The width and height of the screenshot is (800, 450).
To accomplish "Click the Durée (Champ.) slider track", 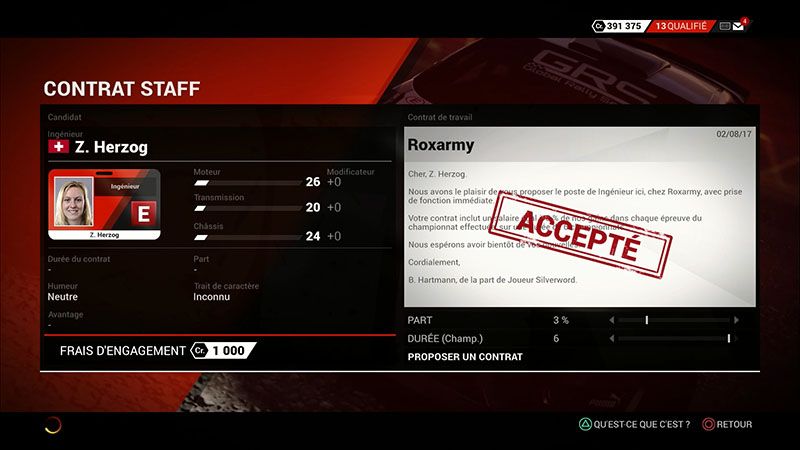I will [674, 339].
